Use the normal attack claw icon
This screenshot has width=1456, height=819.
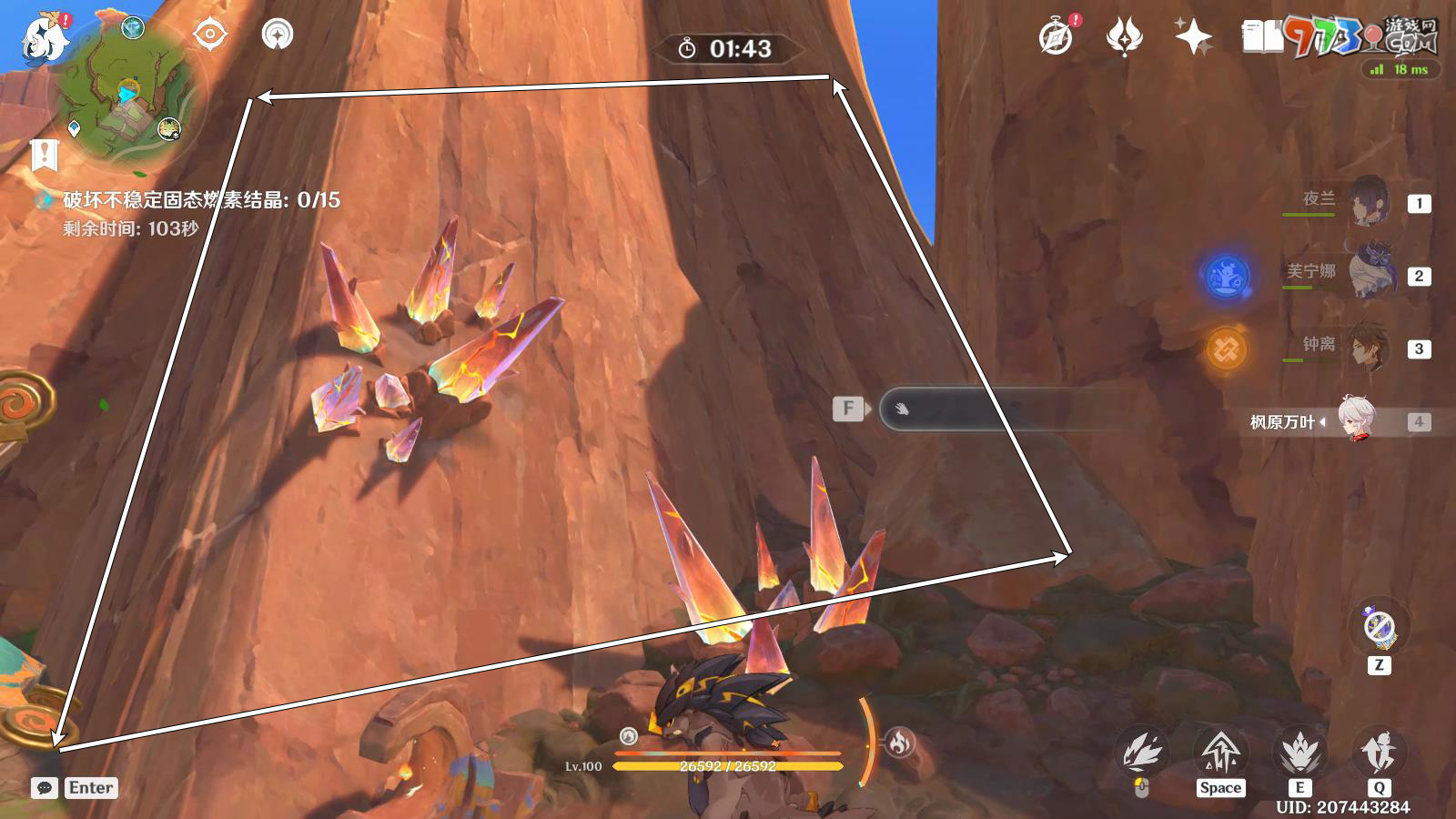[1142, 752]
